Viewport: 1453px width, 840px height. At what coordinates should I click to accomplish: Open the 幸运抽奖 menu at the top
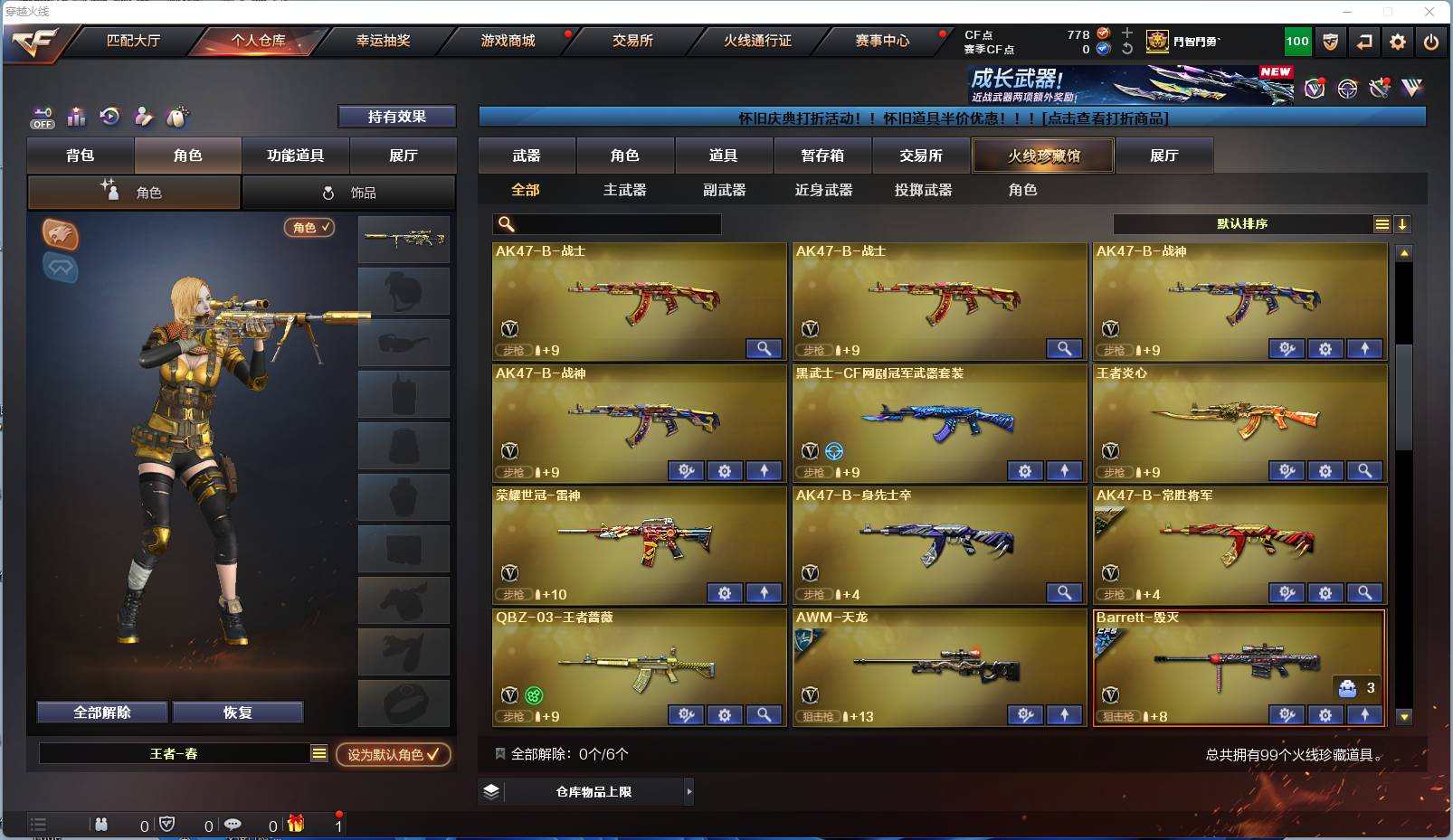pos(384,41)
